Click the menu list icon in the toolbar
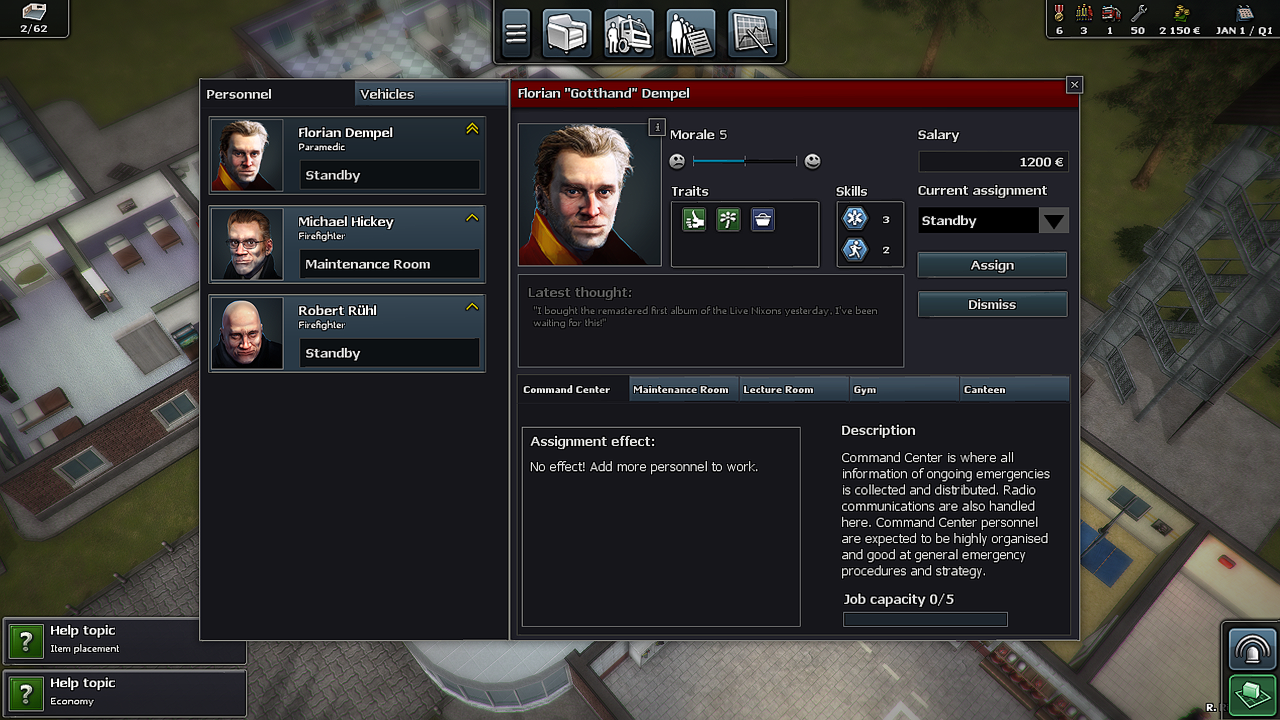 [516, 32]
